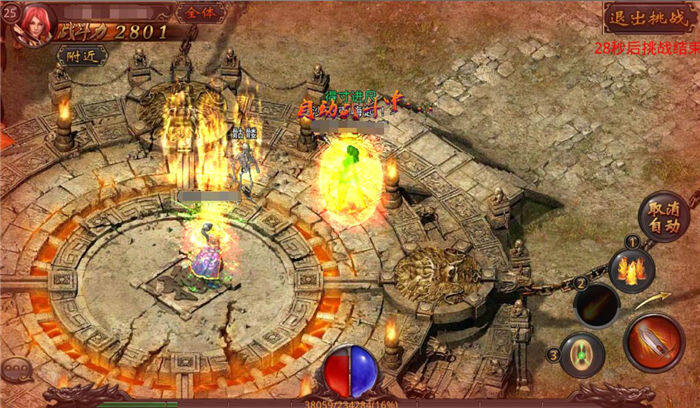Image resolution: width=700 pixels, height=408 pixels.
Task: Cast the green orb skill numbered 3
Action: point(581,354)
